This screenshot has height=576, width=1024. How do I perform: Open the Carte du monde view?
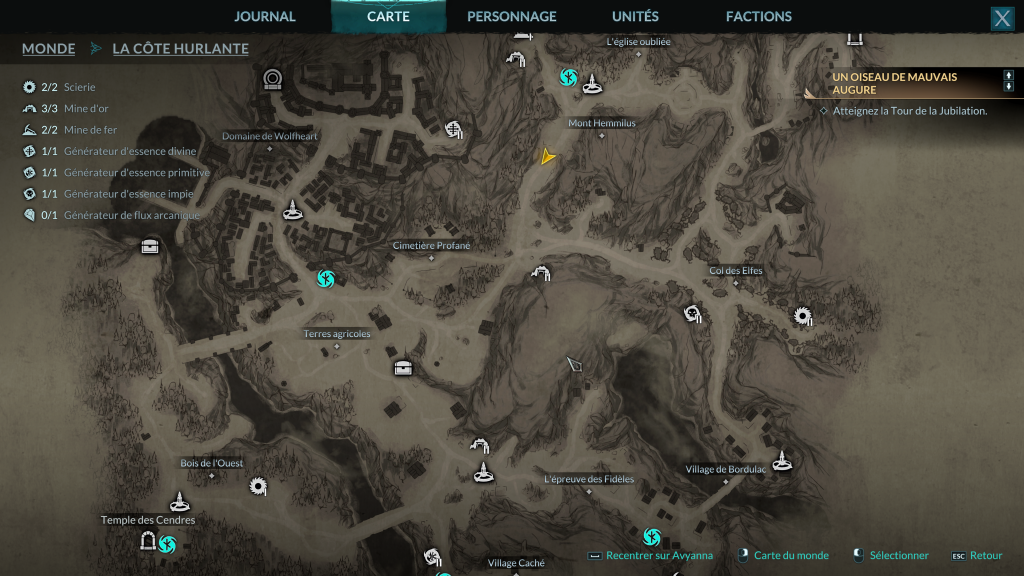pos(790,556)
